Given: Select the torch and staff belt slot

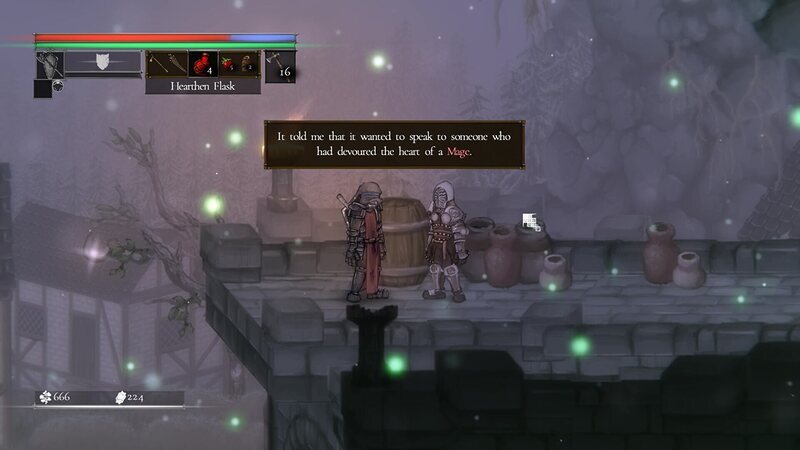Looking at the screenshot, I should [166, 64].
